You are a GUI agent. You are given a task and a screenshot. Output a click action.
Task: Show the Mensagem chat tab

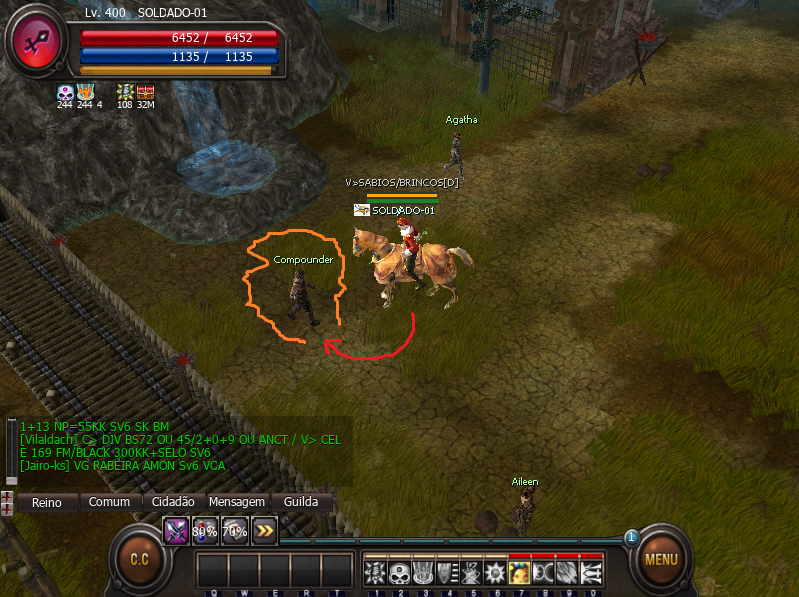pyautogui.click(x=236, y=502)
